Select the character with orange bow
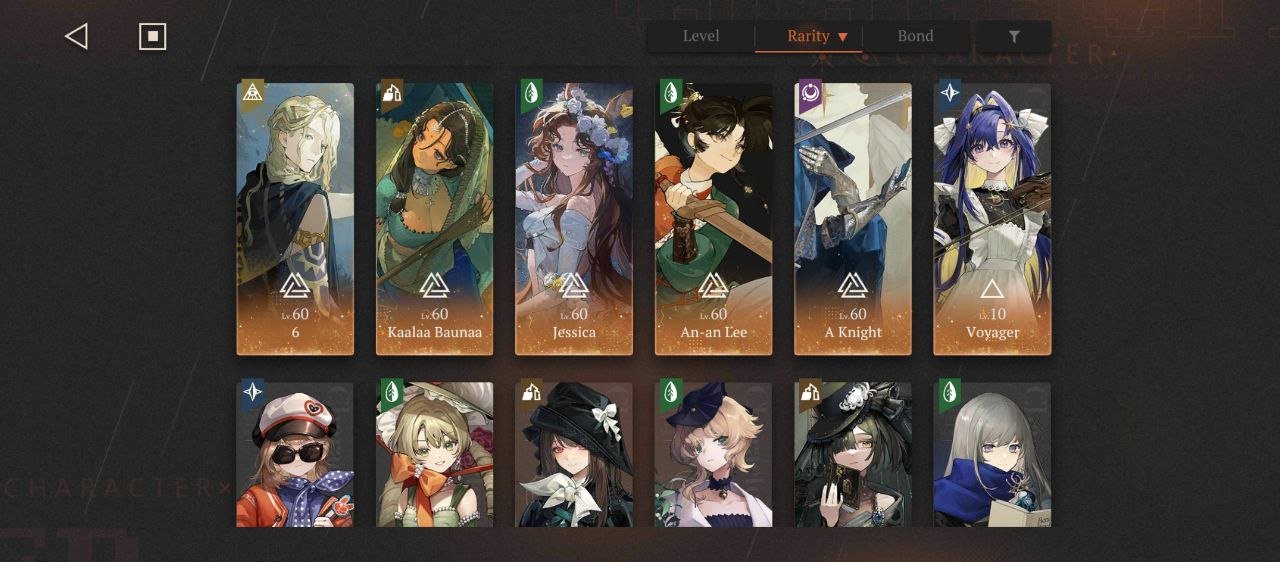This screenshot has height=562, width=1280. 434,454
